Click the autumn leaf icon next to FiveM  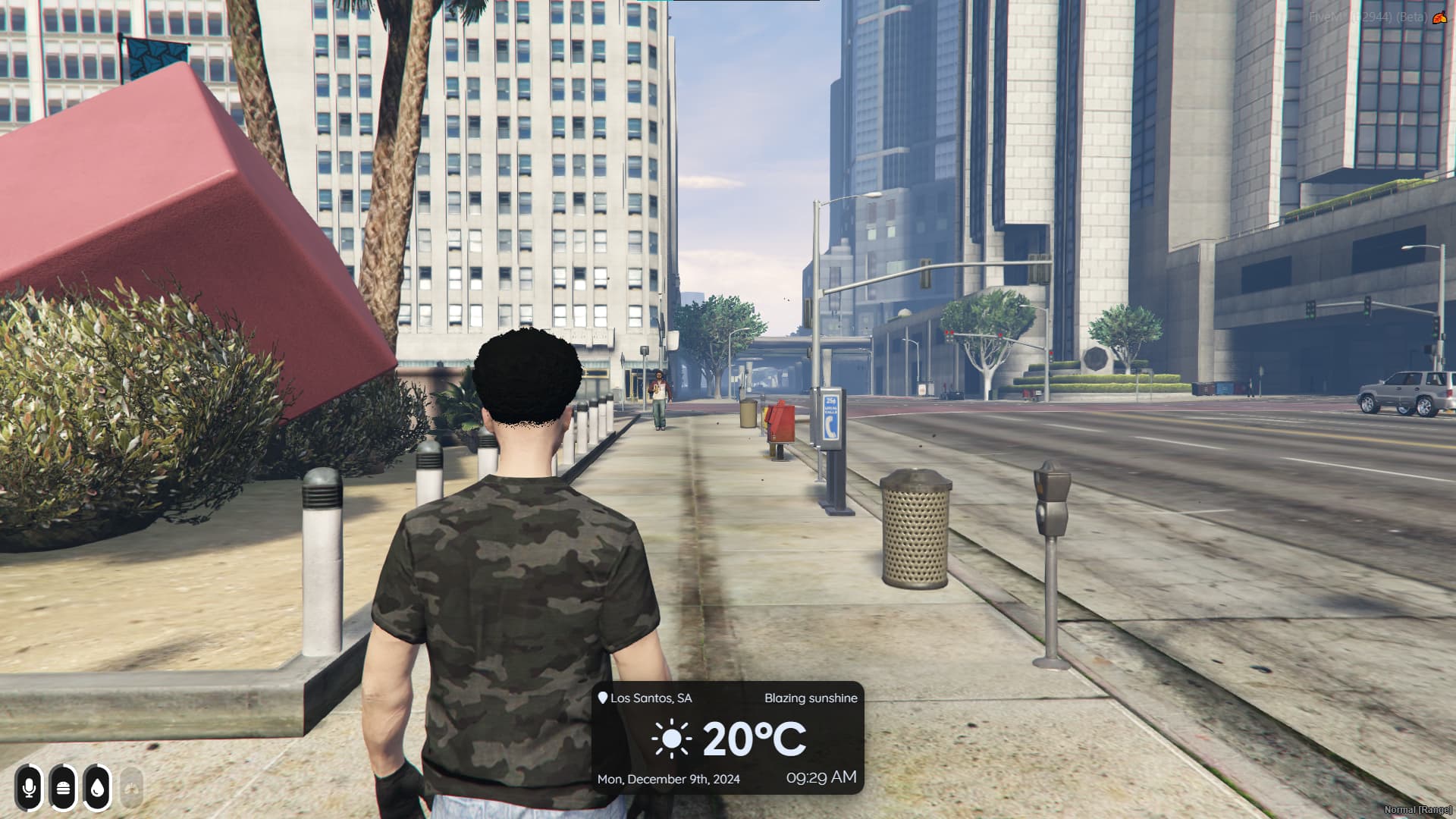click(1440, 17)
